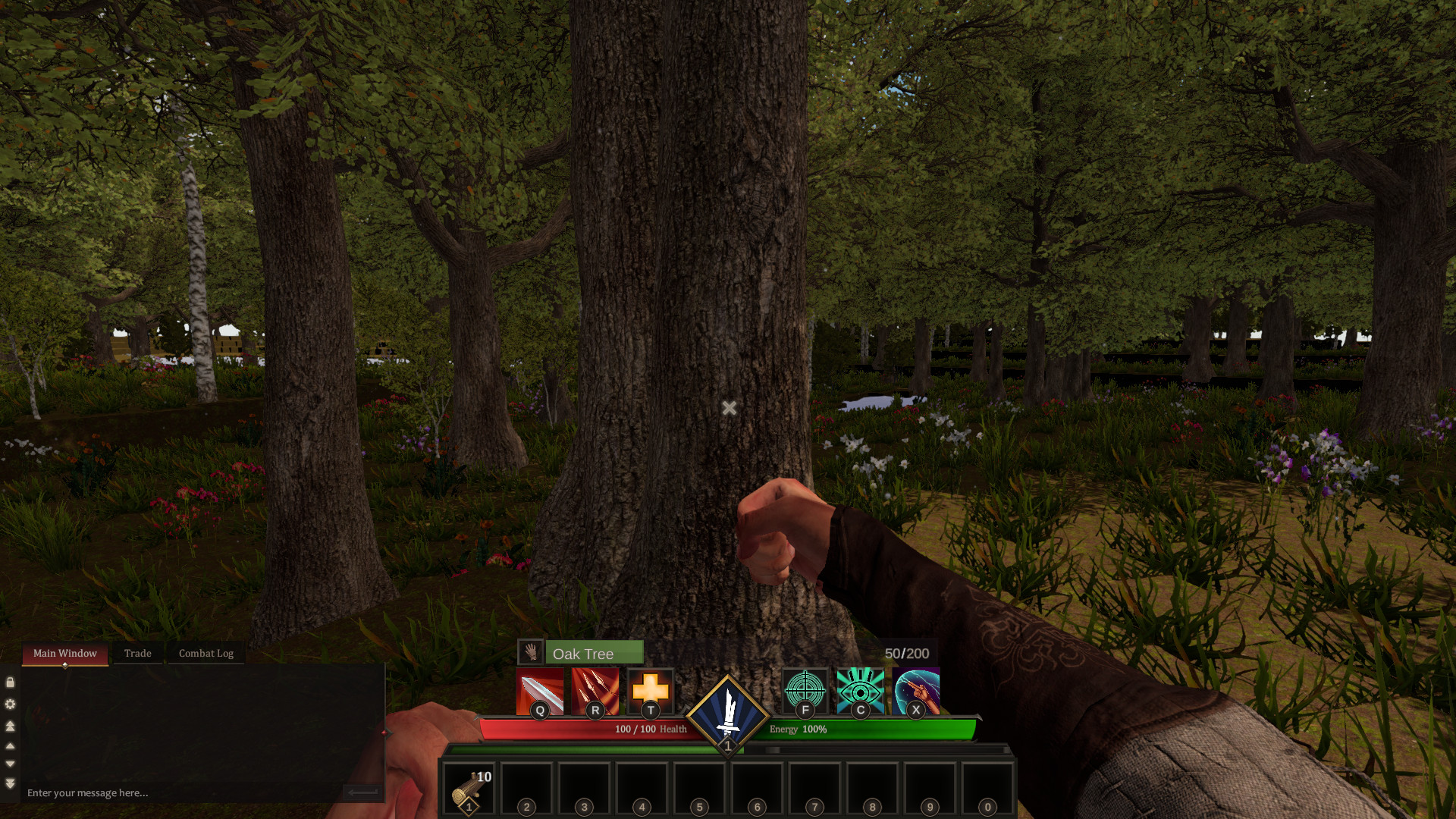1456x819 pixels.
Task: Select the triple arrows ability bound to R
Action: (x=595, y=692)
